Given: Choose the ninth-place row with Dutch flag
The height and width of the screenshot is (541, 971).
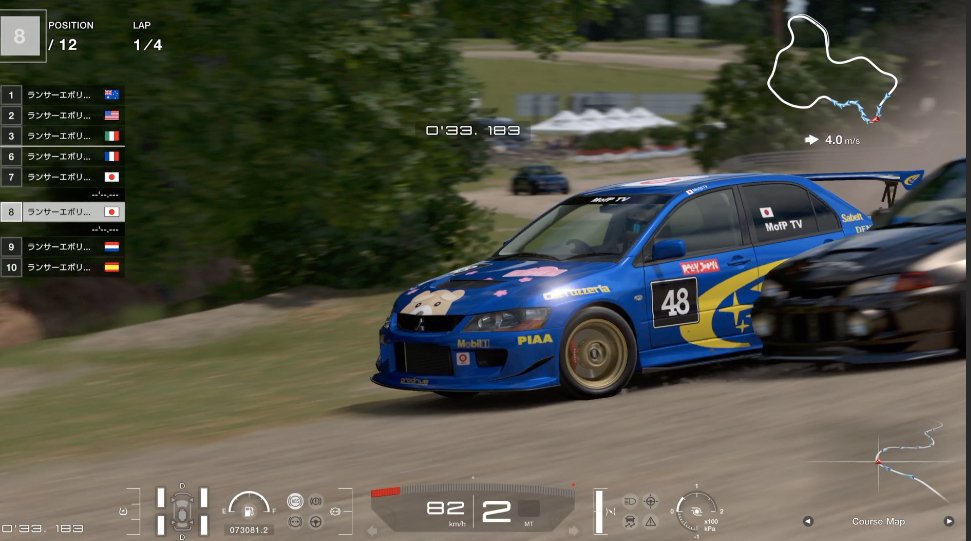Looking at the screenshot, I should tap(62, 246).
